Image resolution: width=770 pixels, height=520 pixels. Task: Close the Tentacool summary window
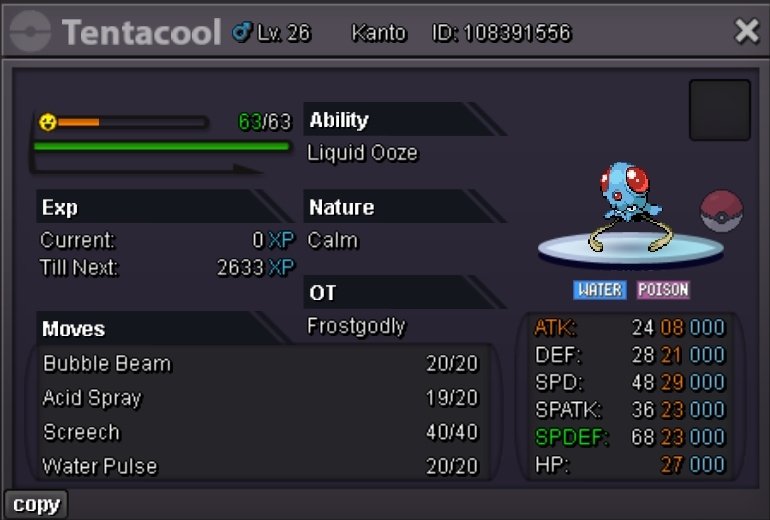click(746, 32)
